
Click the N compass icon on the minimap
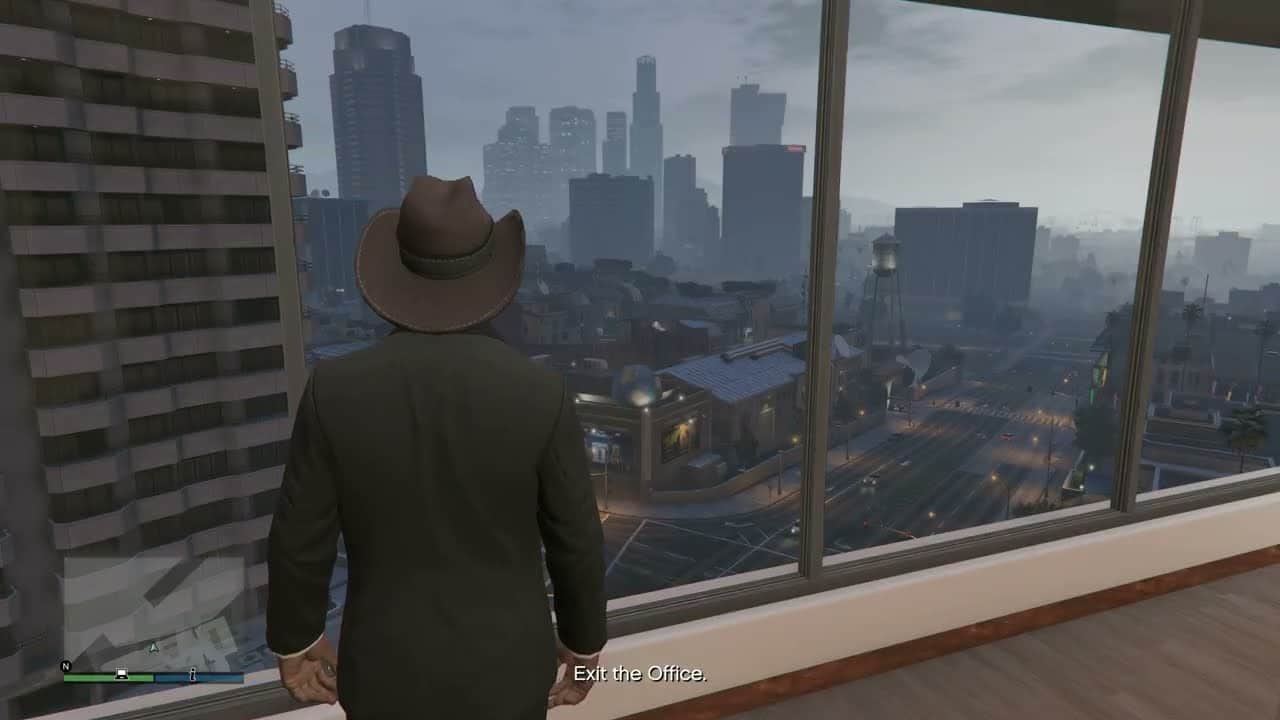click(x=65, y=665)
